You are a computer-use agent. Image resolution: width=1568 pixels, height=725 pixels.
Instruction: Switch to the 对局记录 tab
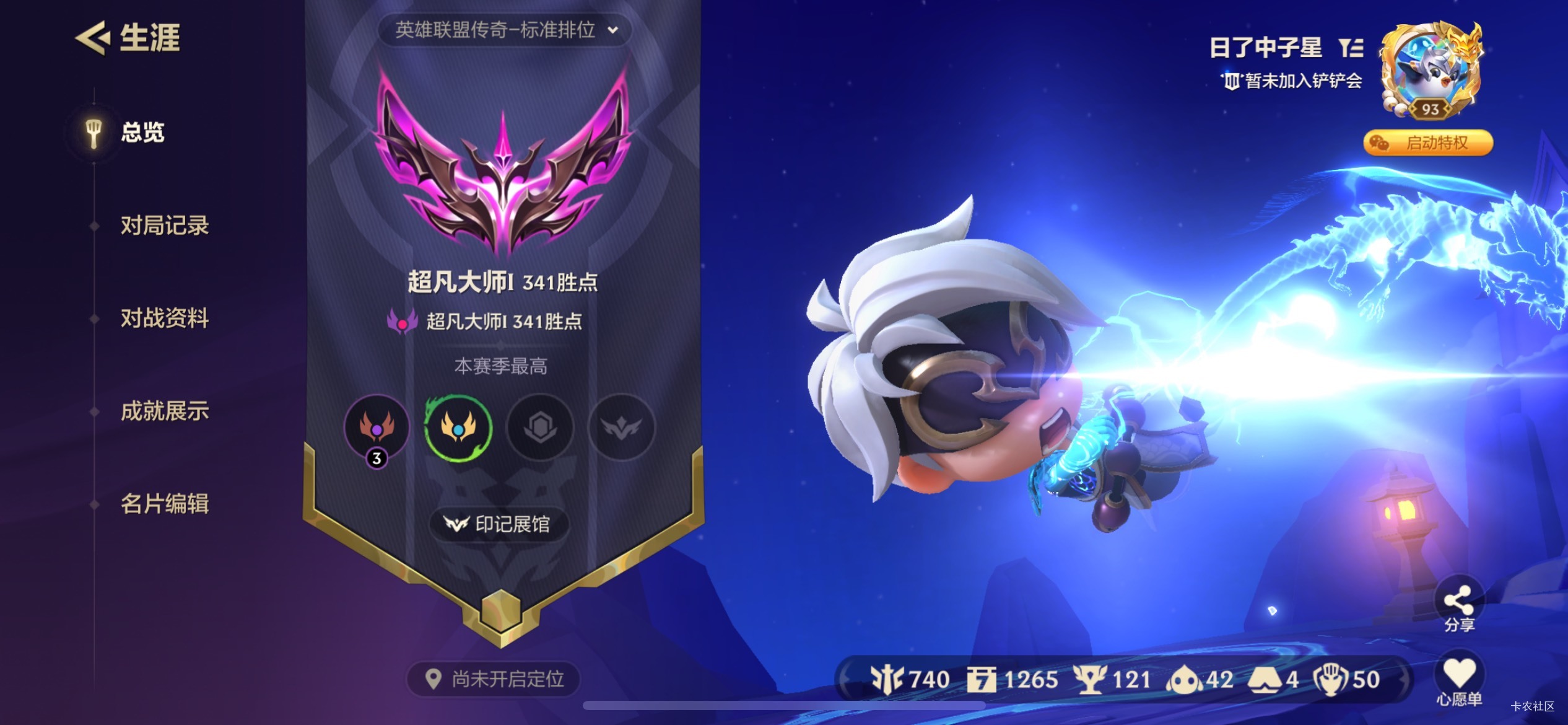(165, 226)
